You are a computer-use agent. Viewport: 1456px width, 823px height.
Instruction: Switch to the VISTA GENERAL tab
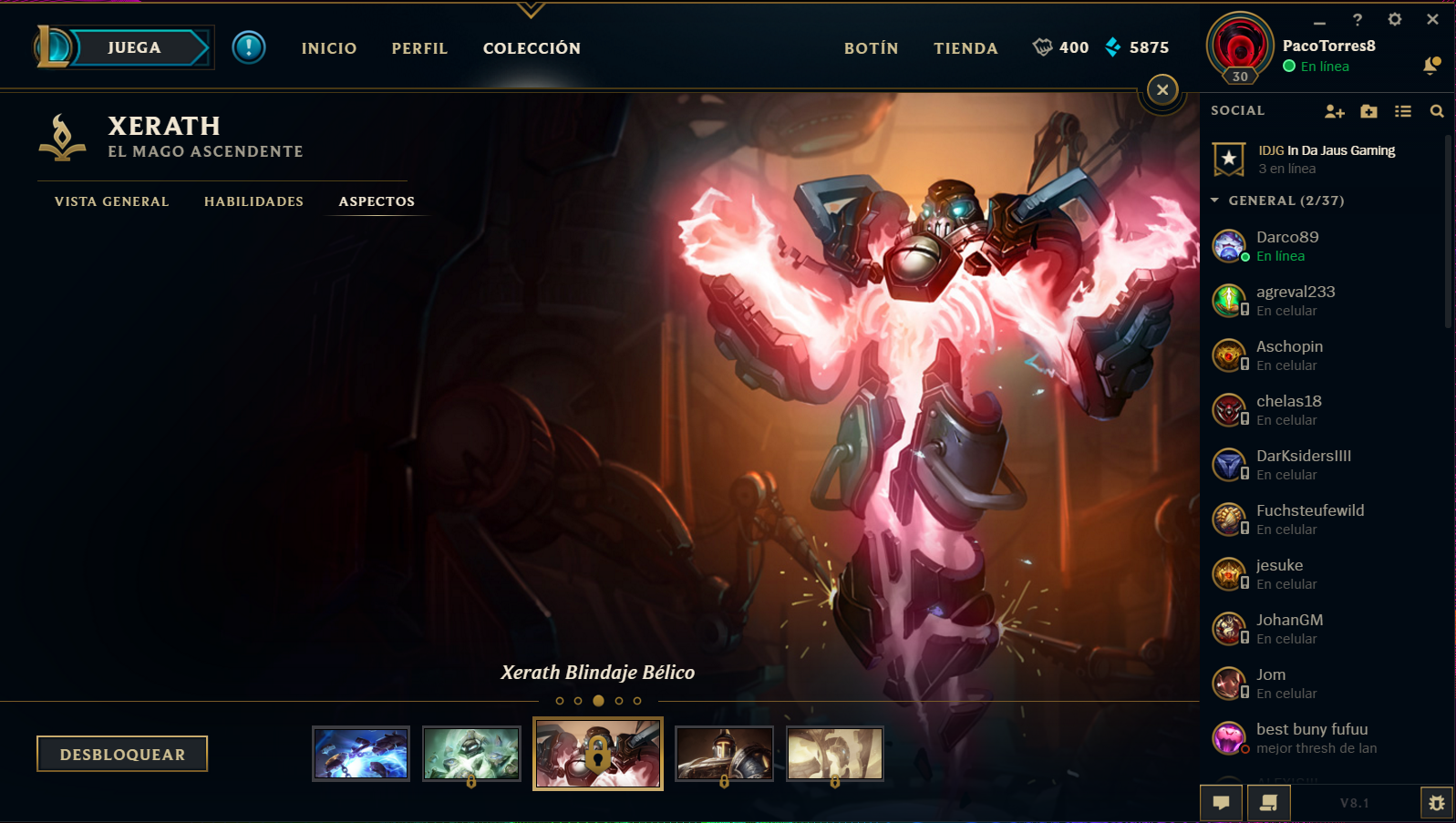click(x=110, y=201)
